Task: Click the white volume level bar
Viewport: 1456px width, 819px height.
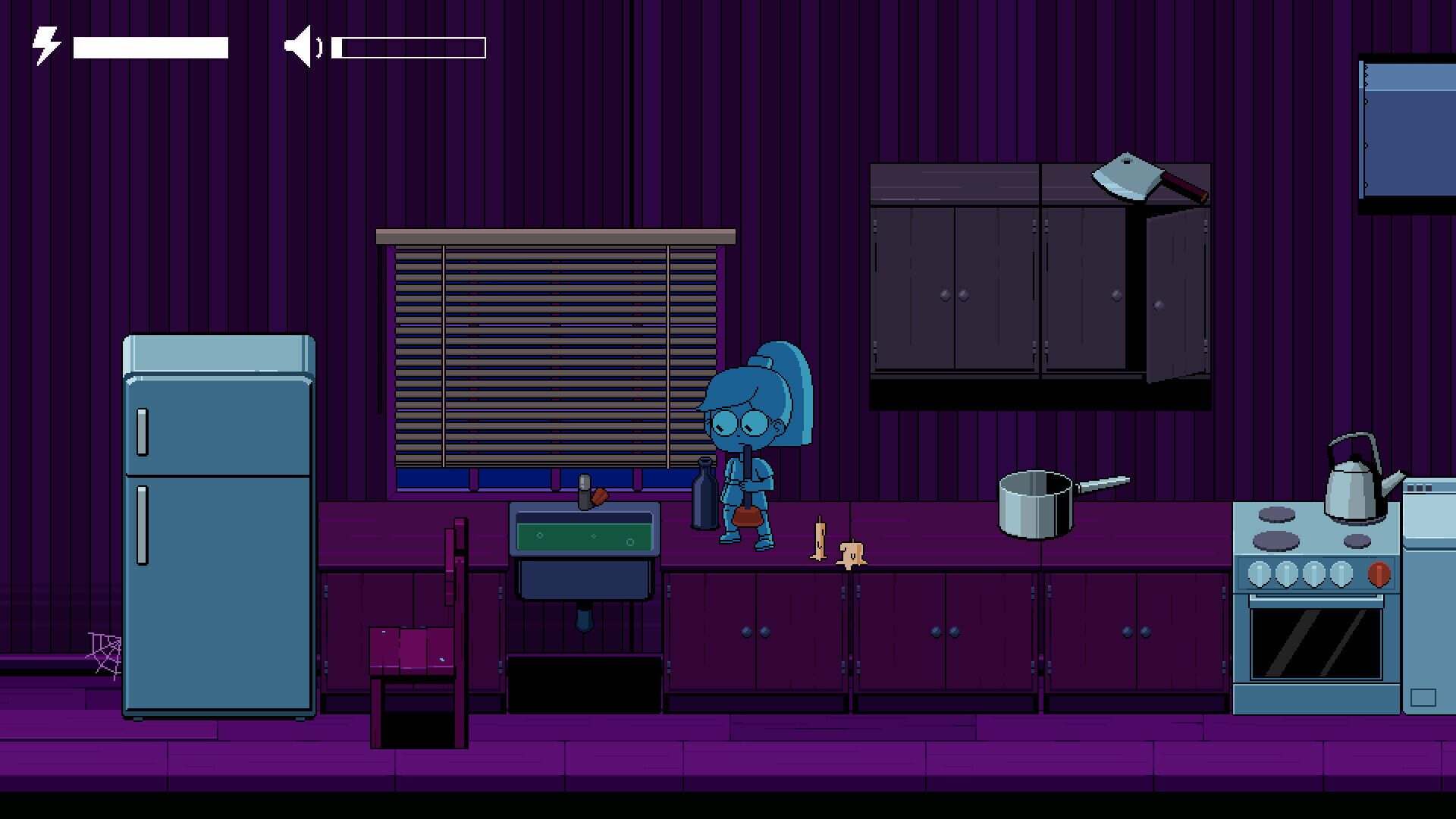Action: tap(409, 47)
